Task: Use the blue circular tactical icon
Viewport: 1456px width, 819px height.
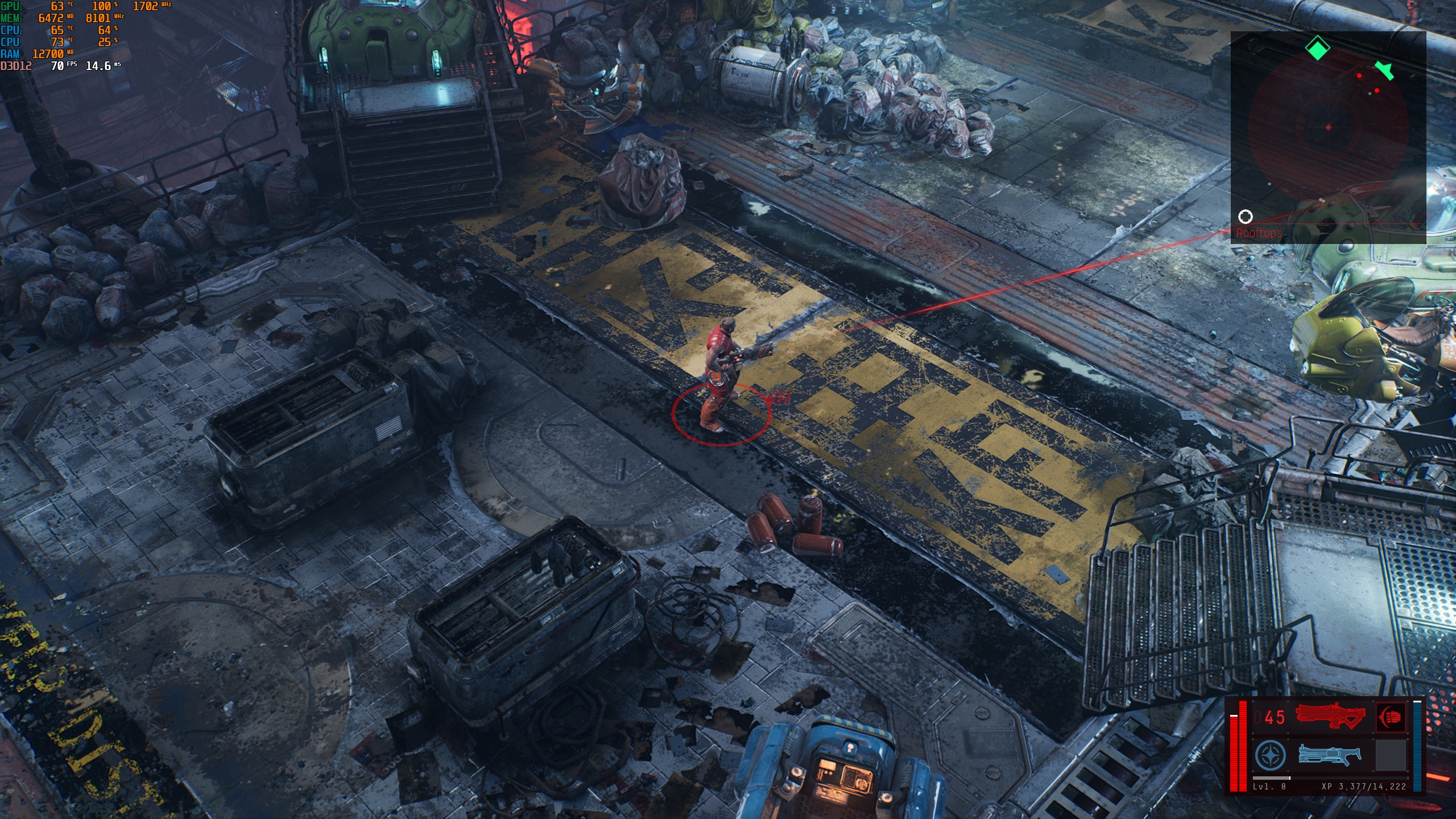Action: (x=1270, y=755)
